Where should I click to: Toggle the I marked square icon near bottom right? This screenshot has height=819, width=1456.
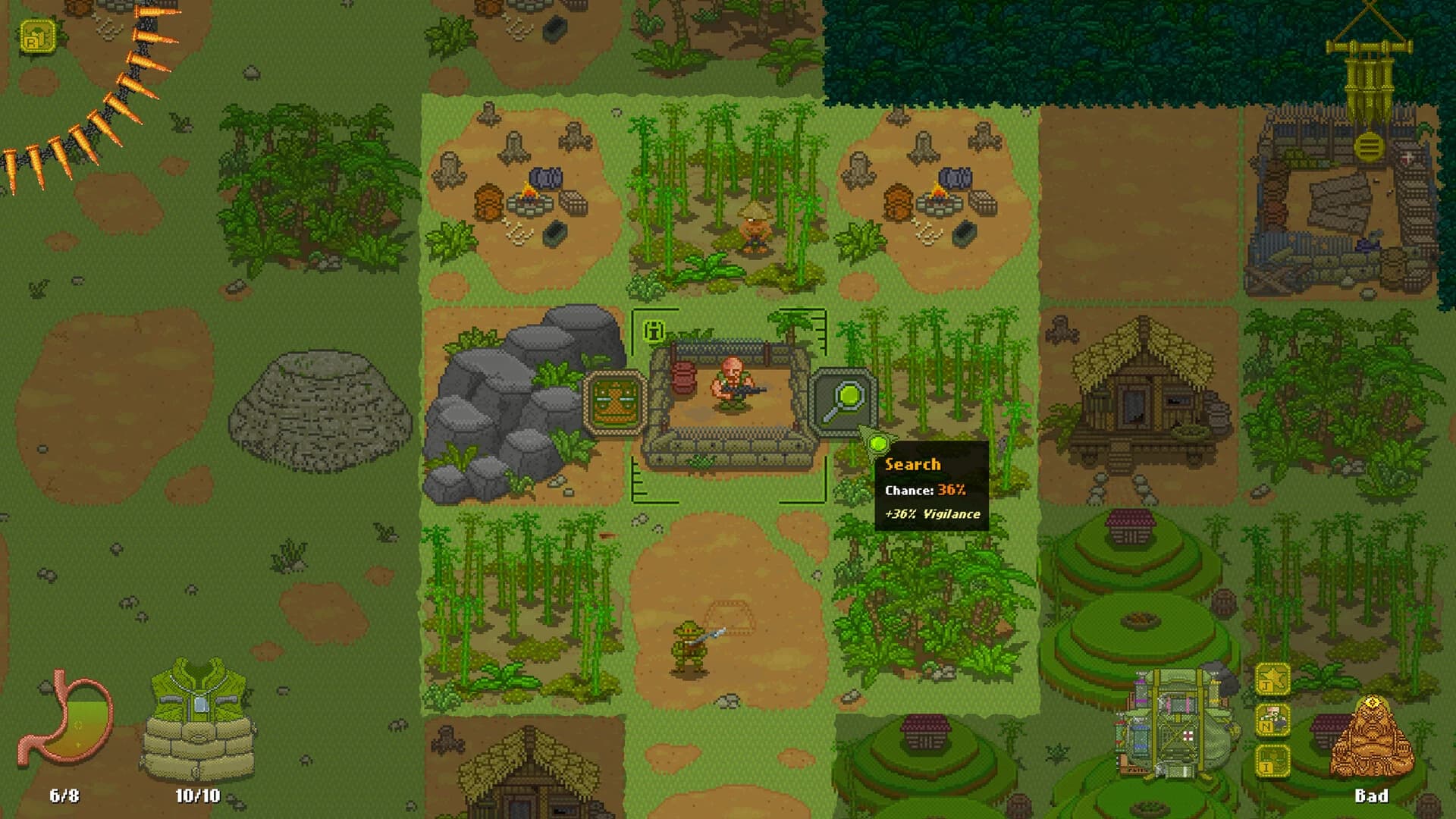coord(1272,761)
